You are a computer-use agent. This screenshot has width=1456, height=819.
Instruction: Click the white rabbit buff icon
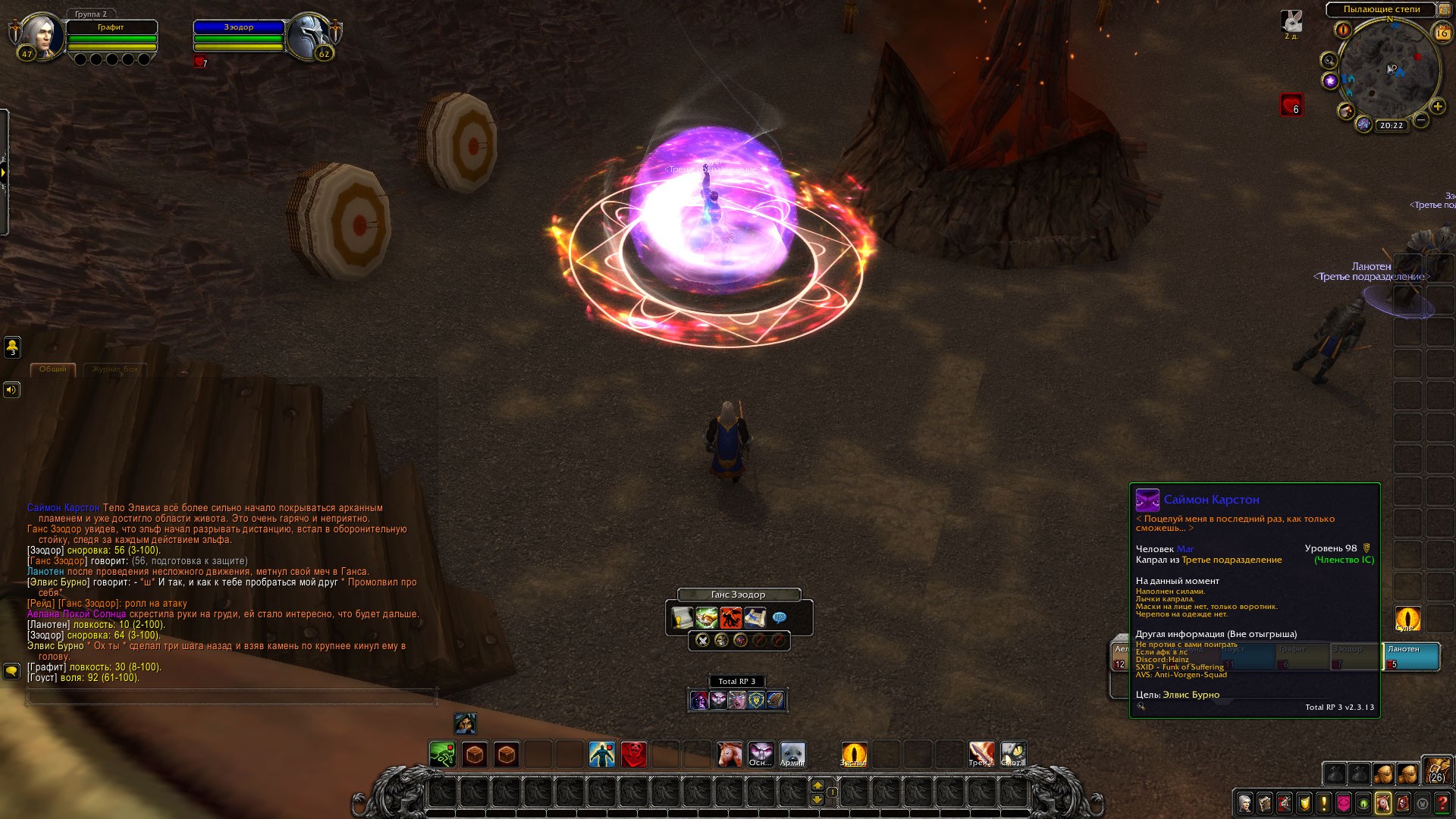click(1291, 21)
